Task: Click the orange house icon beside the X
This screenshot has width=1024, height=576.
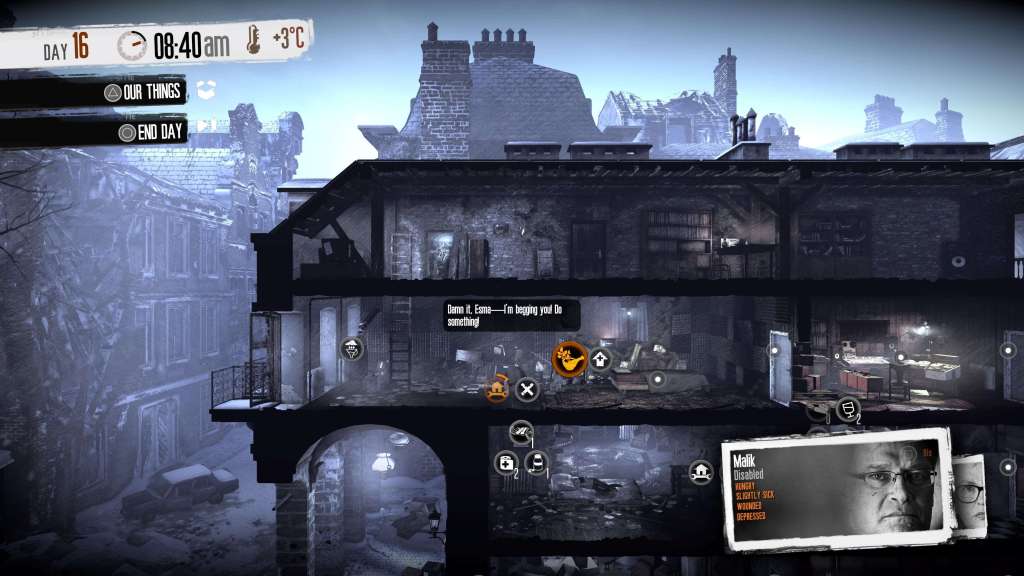Action: coord(496,389)
